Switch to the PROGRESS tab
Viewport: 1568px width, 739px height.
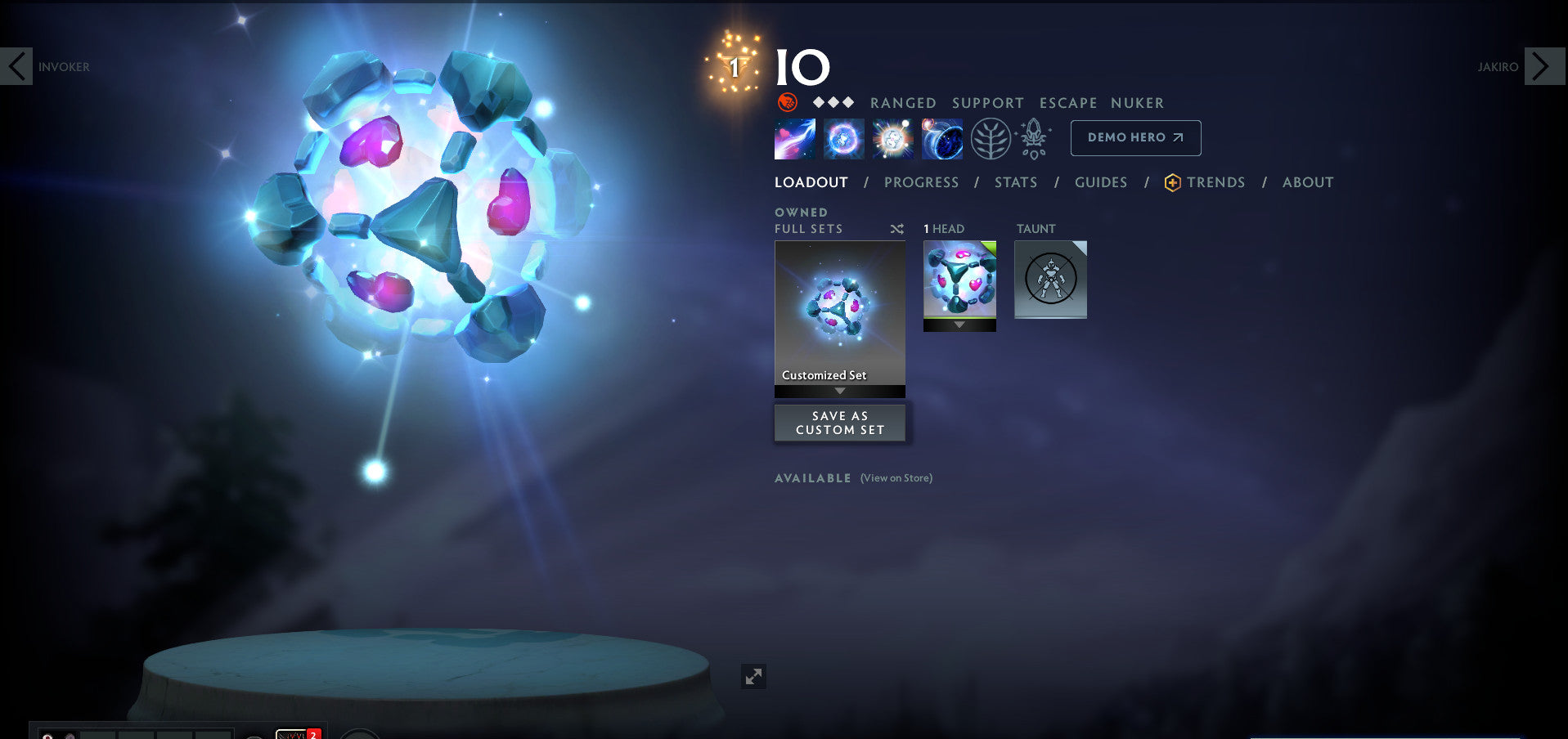click(x=921, y=182)
